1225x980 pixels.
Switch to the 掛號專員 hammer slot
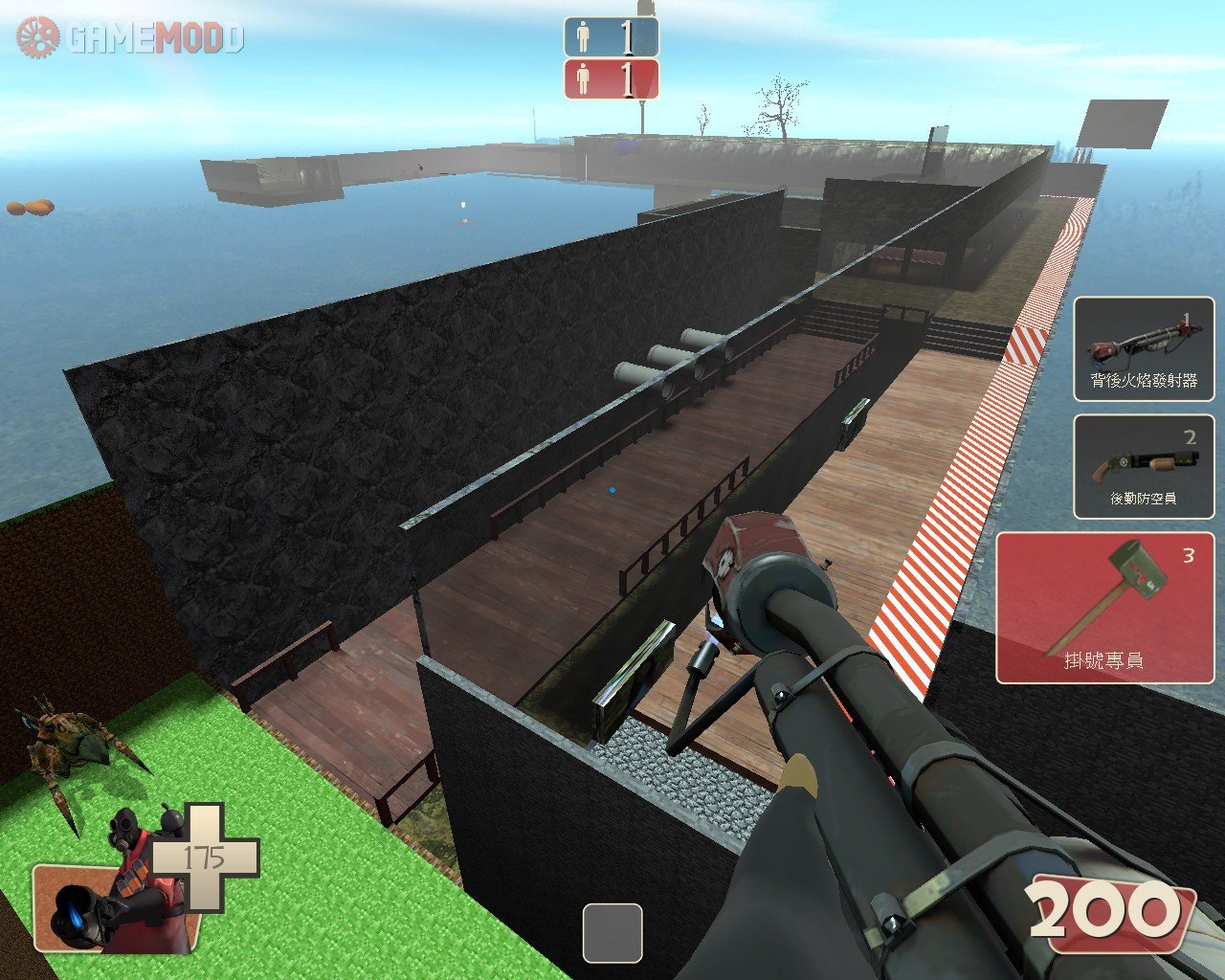1103,608
